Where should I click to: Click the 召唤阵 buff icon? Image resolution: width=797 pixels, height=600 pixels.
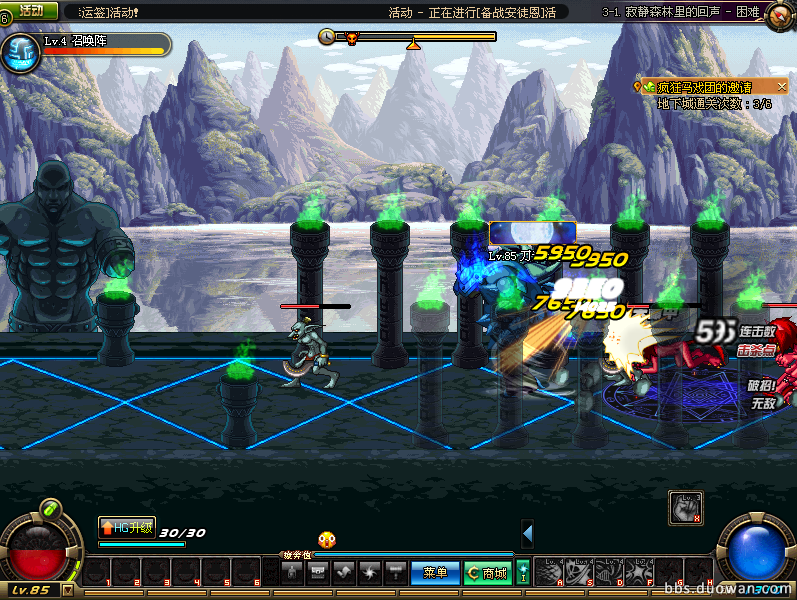[x=18, y=53]
